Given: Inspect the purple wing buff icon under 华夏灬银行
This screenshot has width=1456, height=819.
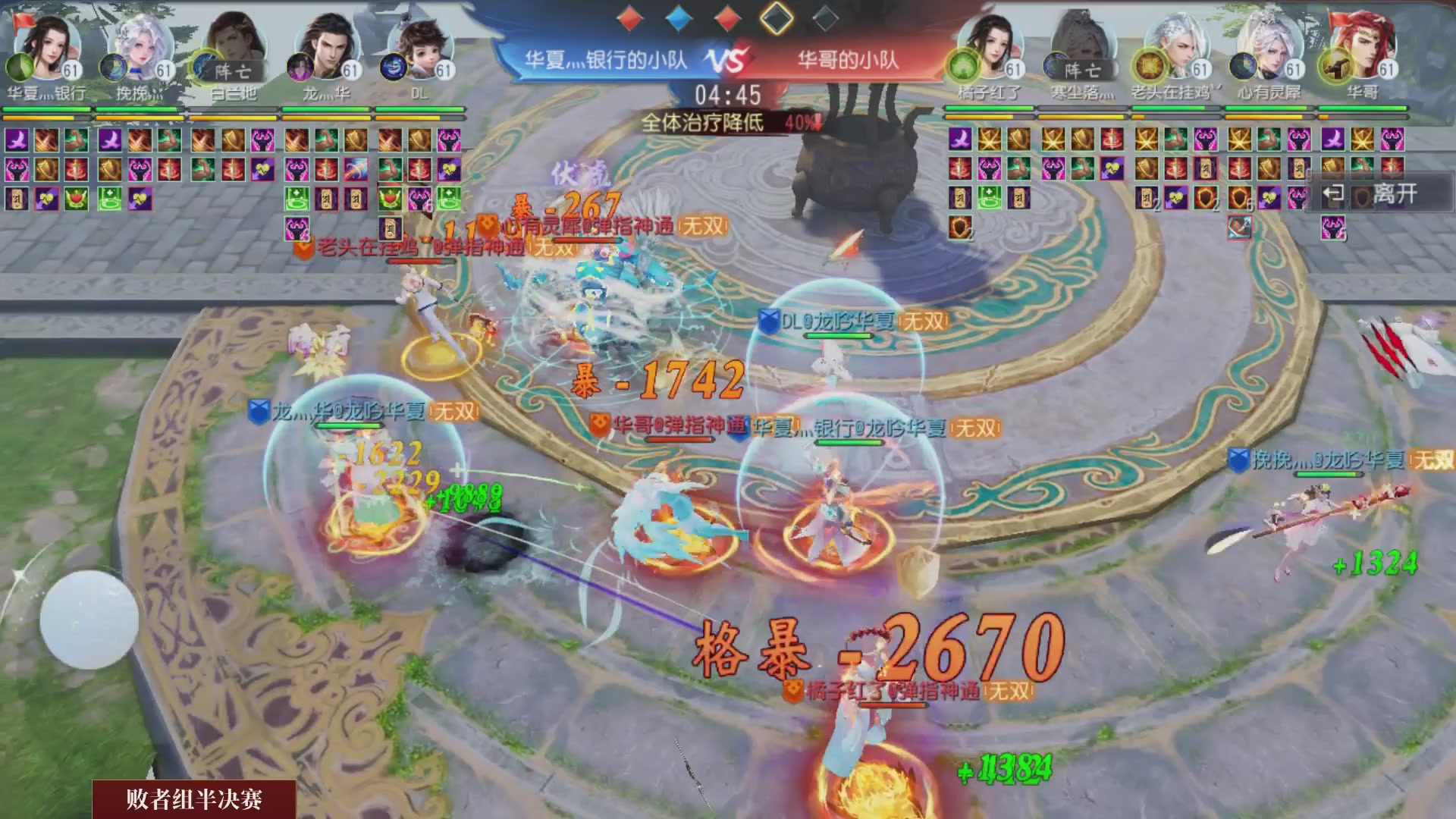Looking at the screenshot, I should click(15, 139).
